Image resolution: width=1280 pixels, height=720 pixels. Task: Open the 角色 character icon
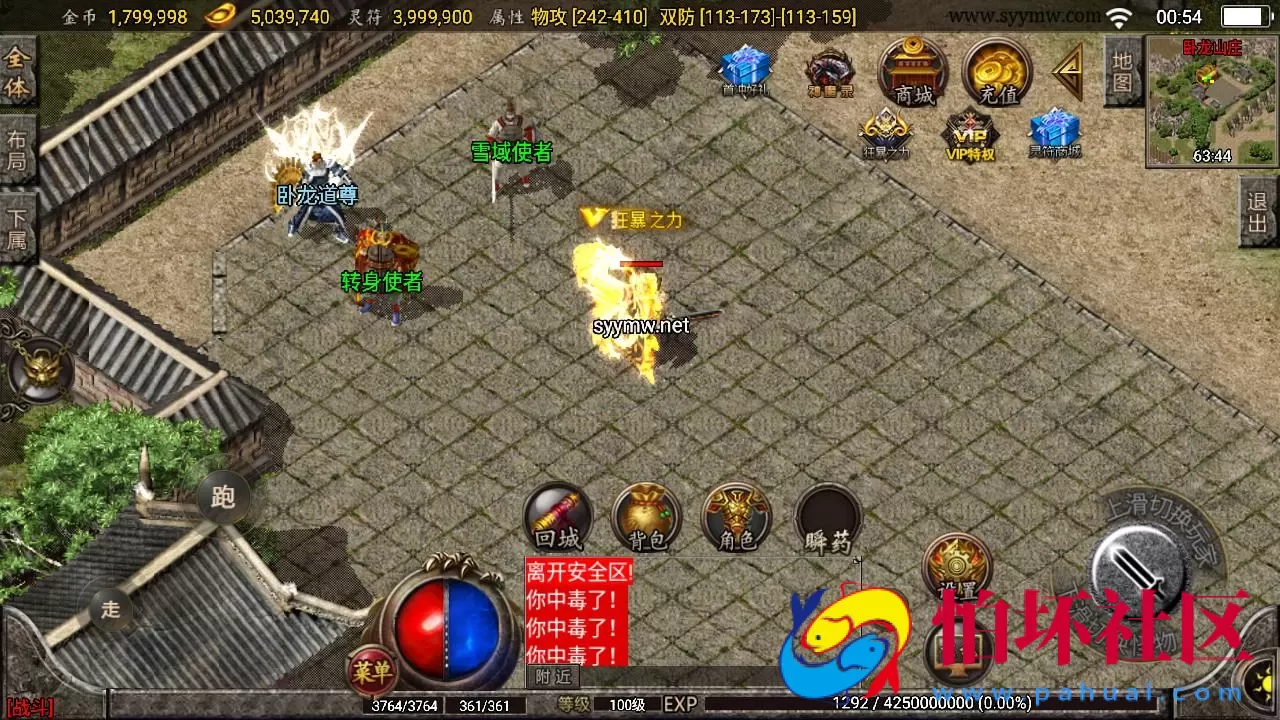[x=737, y=517]
